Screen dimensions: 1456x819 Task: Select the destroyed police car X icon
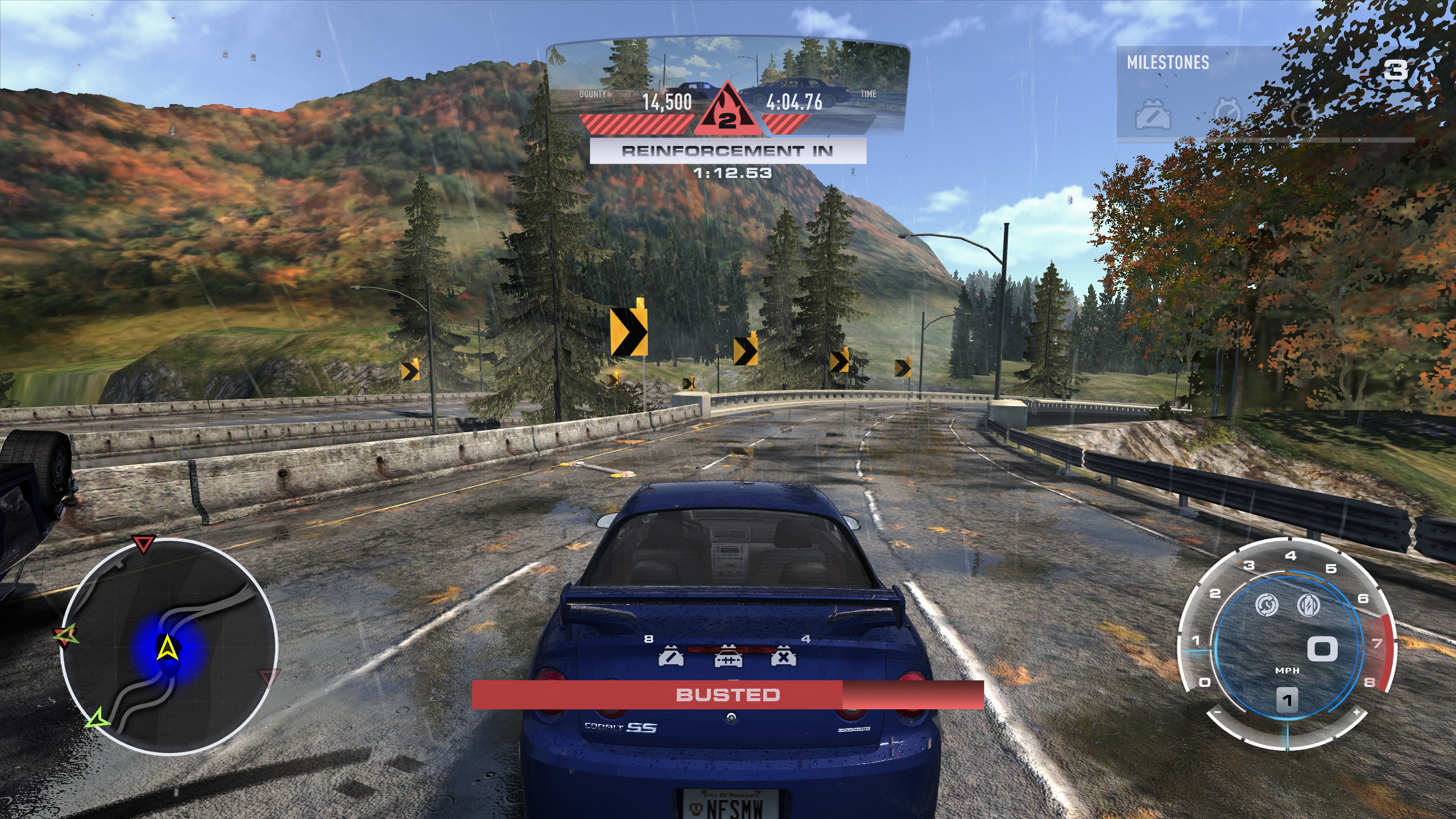[783, 658]
